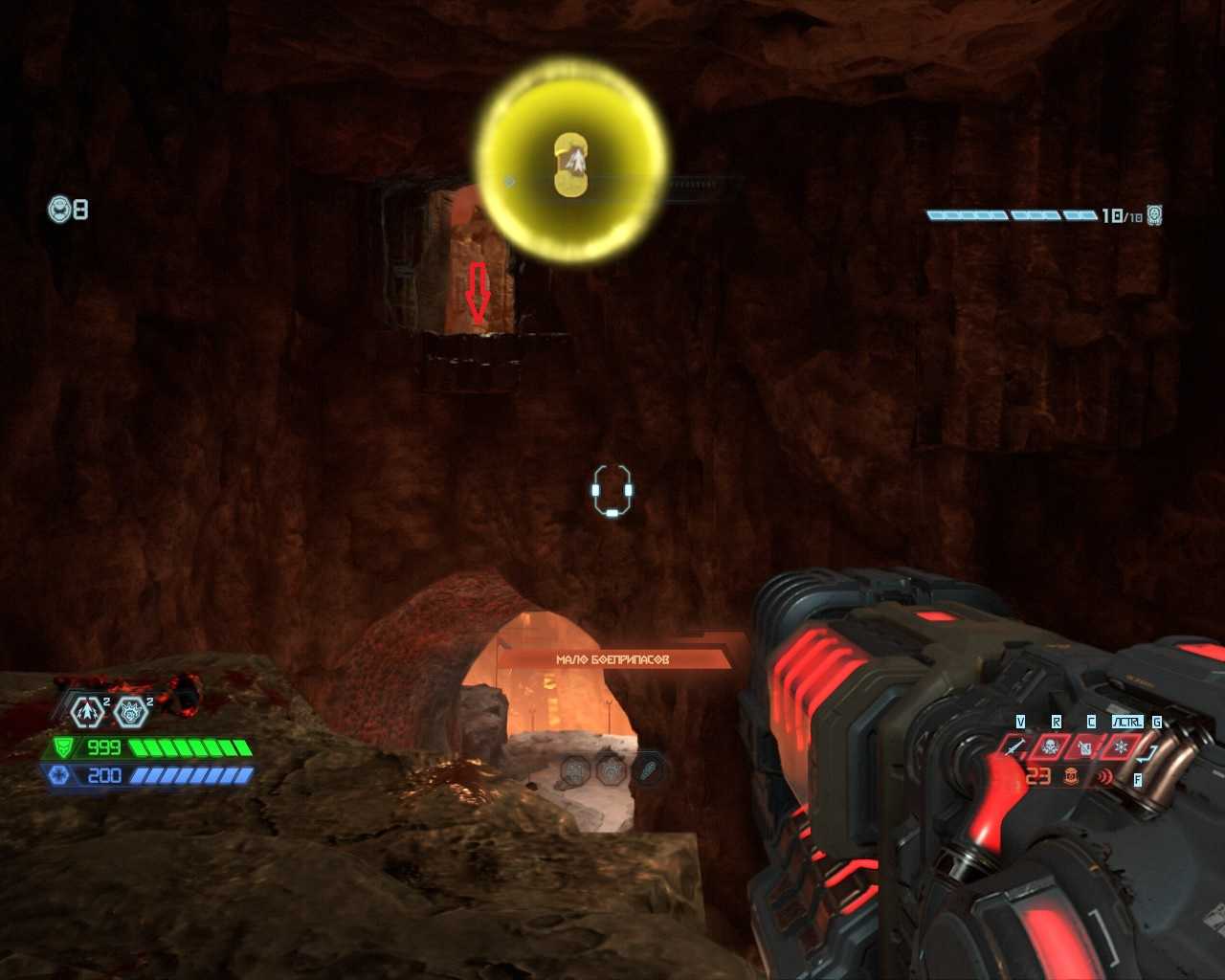
Task: Select the chainsaw fuel canister icon
Action: coord(1086,746)
